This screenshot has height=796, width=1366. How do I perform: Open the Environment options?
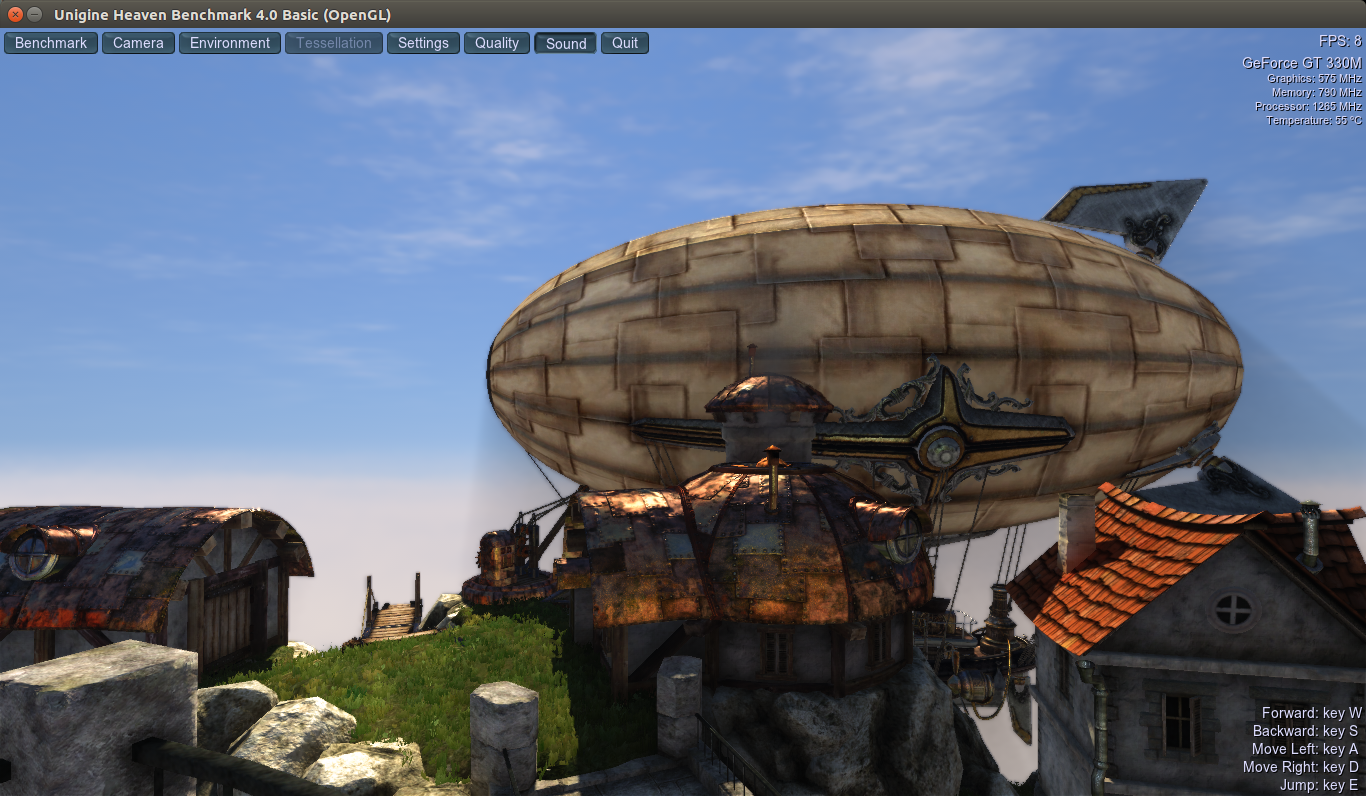pos(230,43)
